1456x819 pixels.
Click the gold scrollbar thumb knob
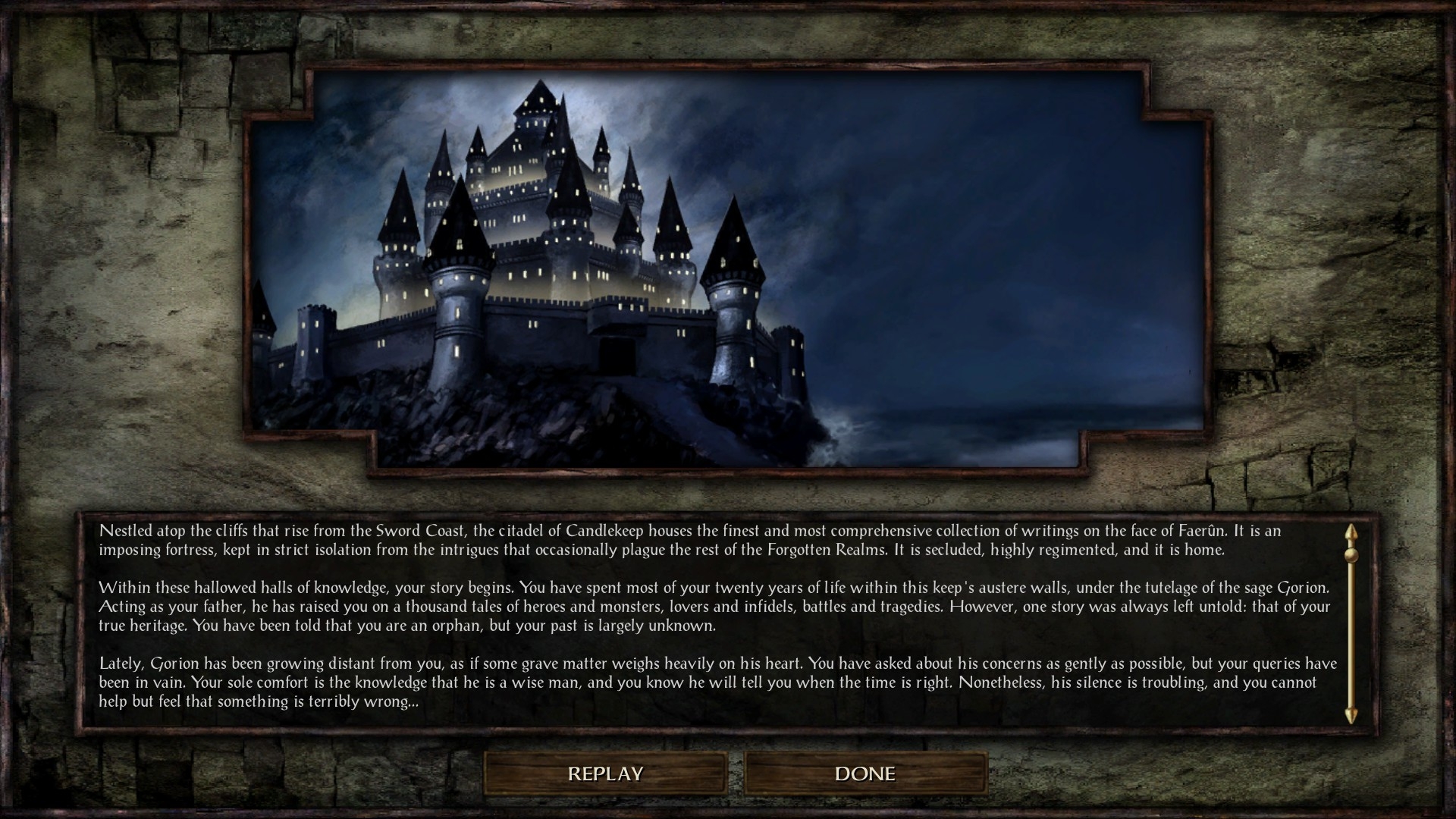pos(1351,554)
